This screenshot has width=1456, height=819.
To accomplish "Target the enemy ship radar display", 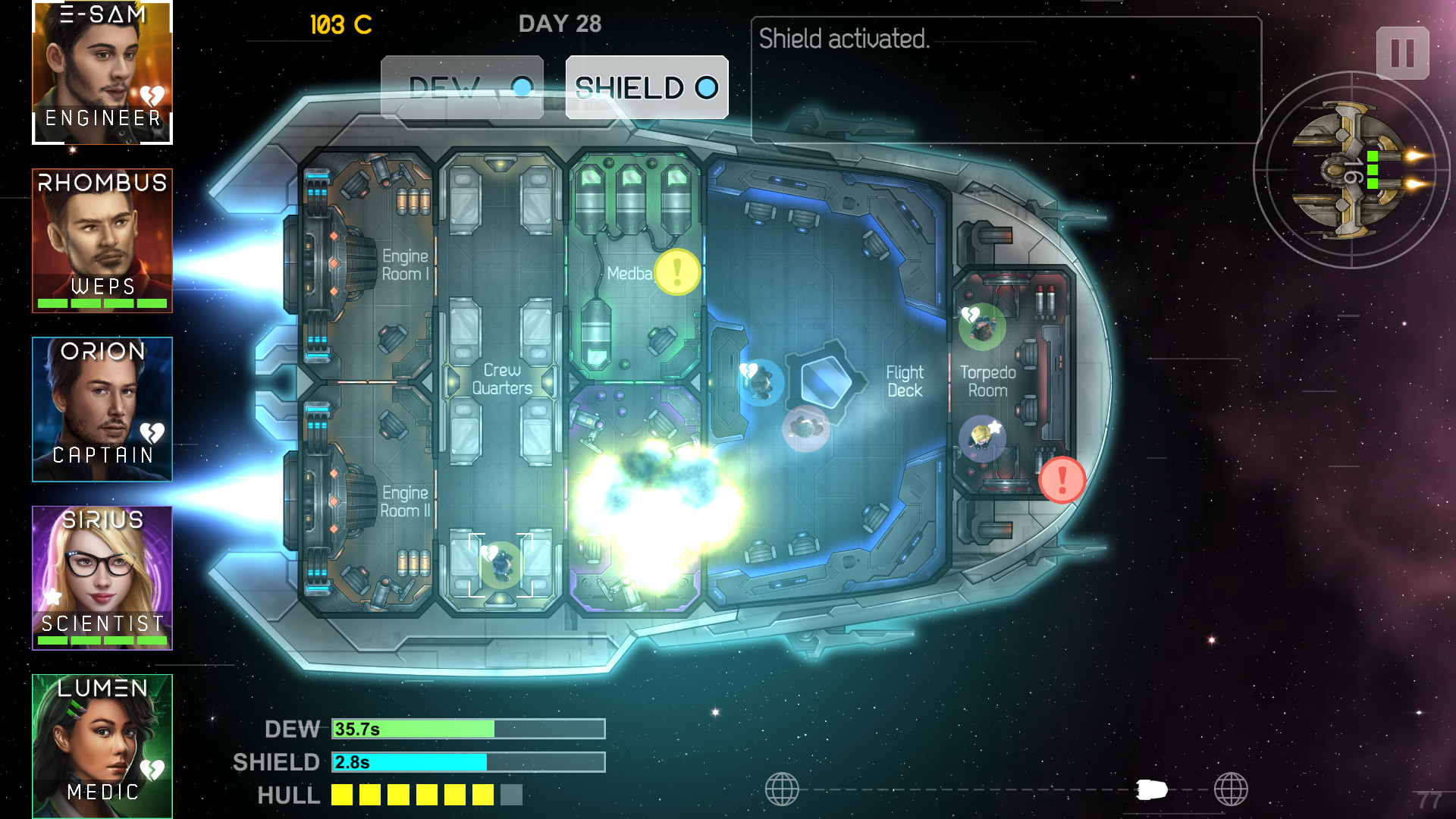I will [1351, 170].
